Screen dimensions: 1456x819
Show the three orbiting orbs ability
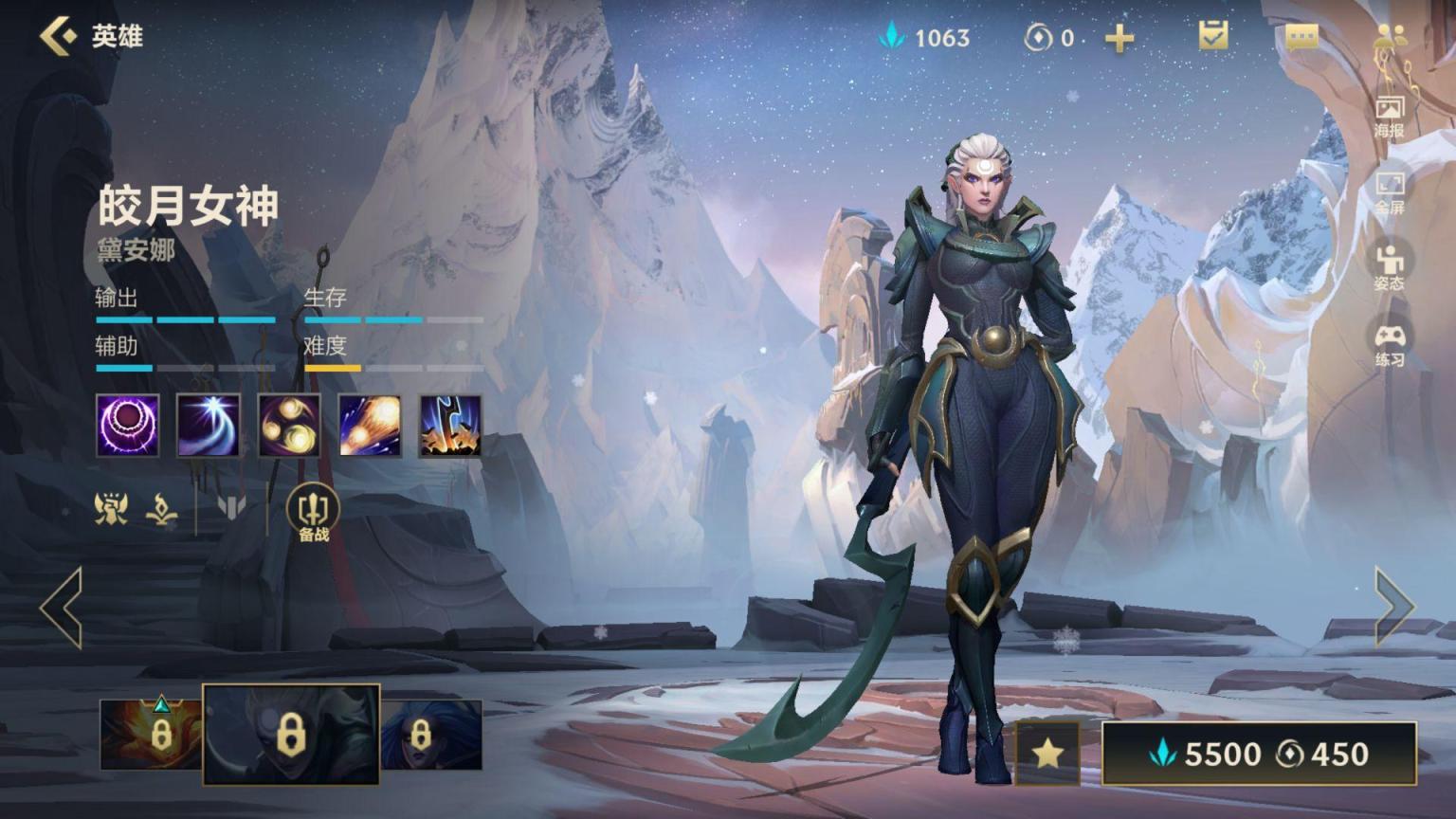click(x=289, y=426)
